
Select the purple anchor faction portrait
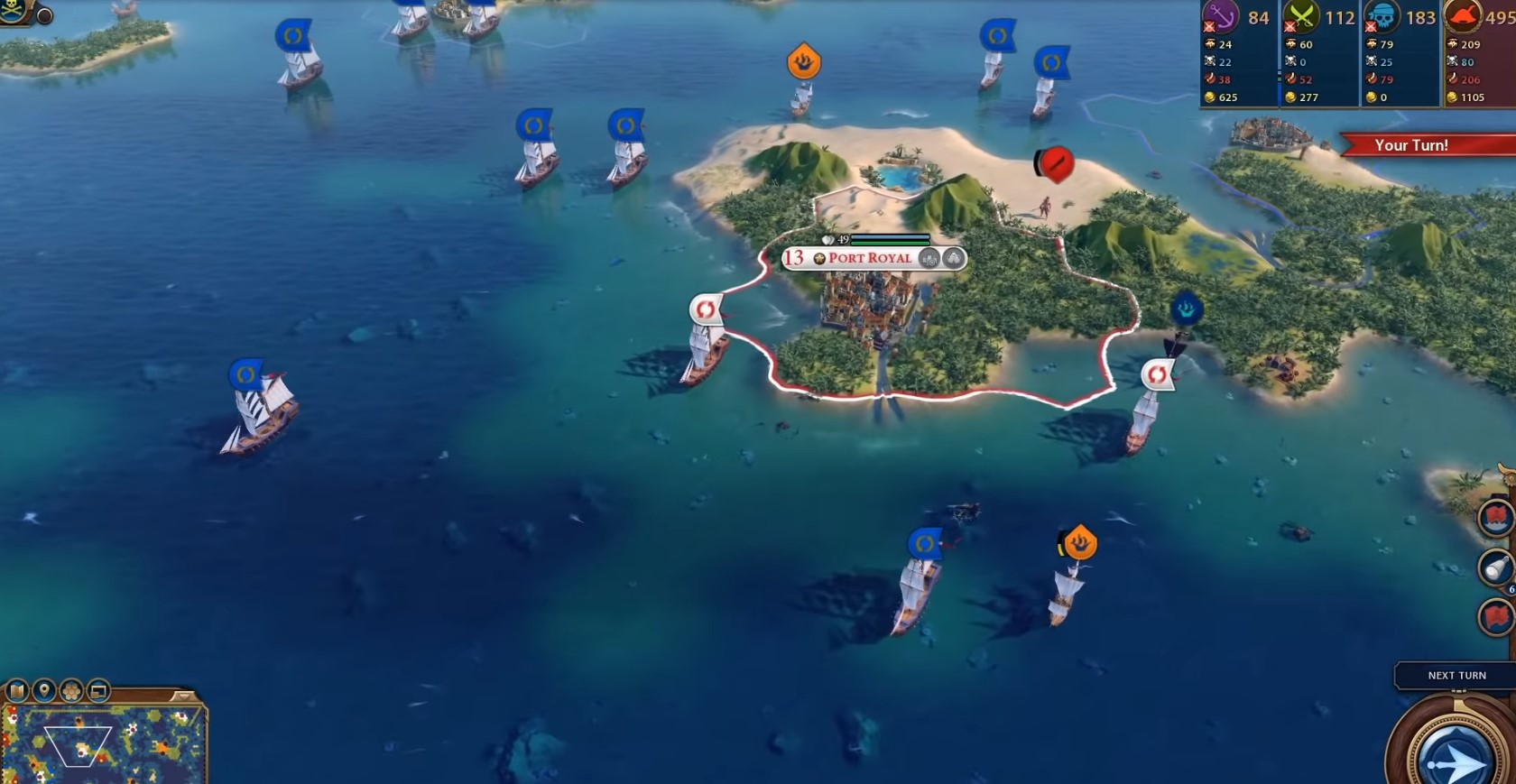(x=1221, y=17)
